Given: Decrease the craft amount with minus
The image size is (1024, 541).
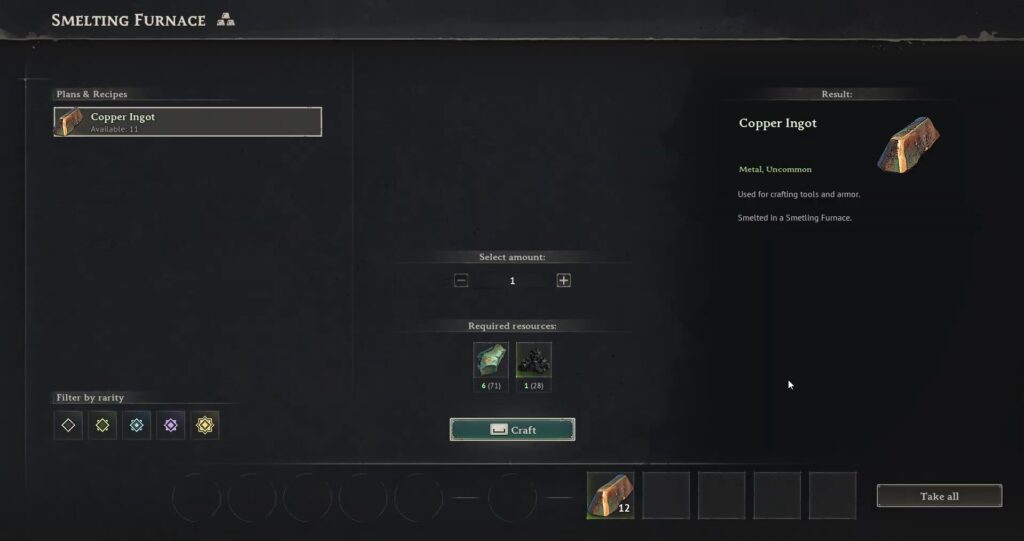Looking at the screenshot, I should [461, 281].
